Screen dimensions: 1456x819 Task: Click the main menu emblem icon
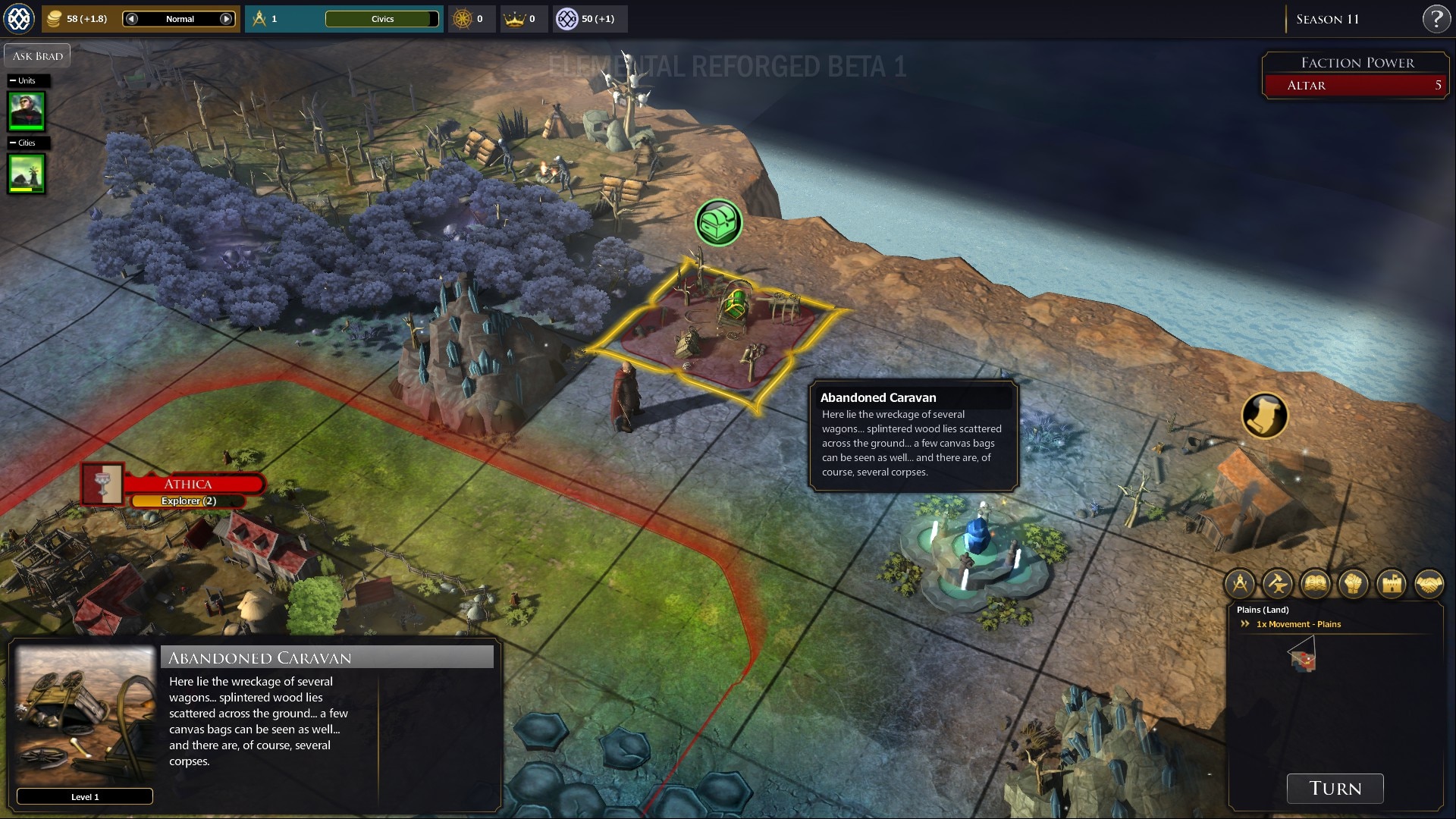(19, 19)
